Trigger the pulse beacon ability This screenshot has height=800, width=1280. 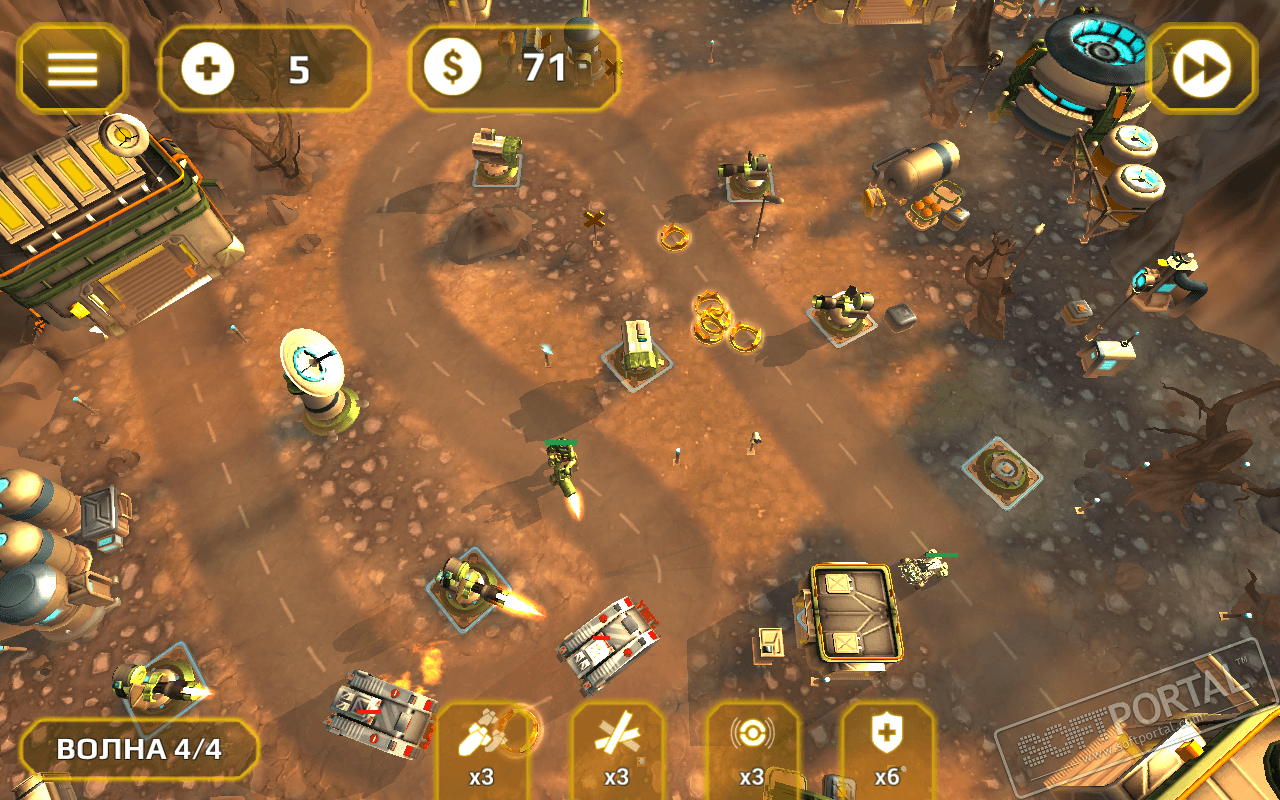(x=752, y=748)
